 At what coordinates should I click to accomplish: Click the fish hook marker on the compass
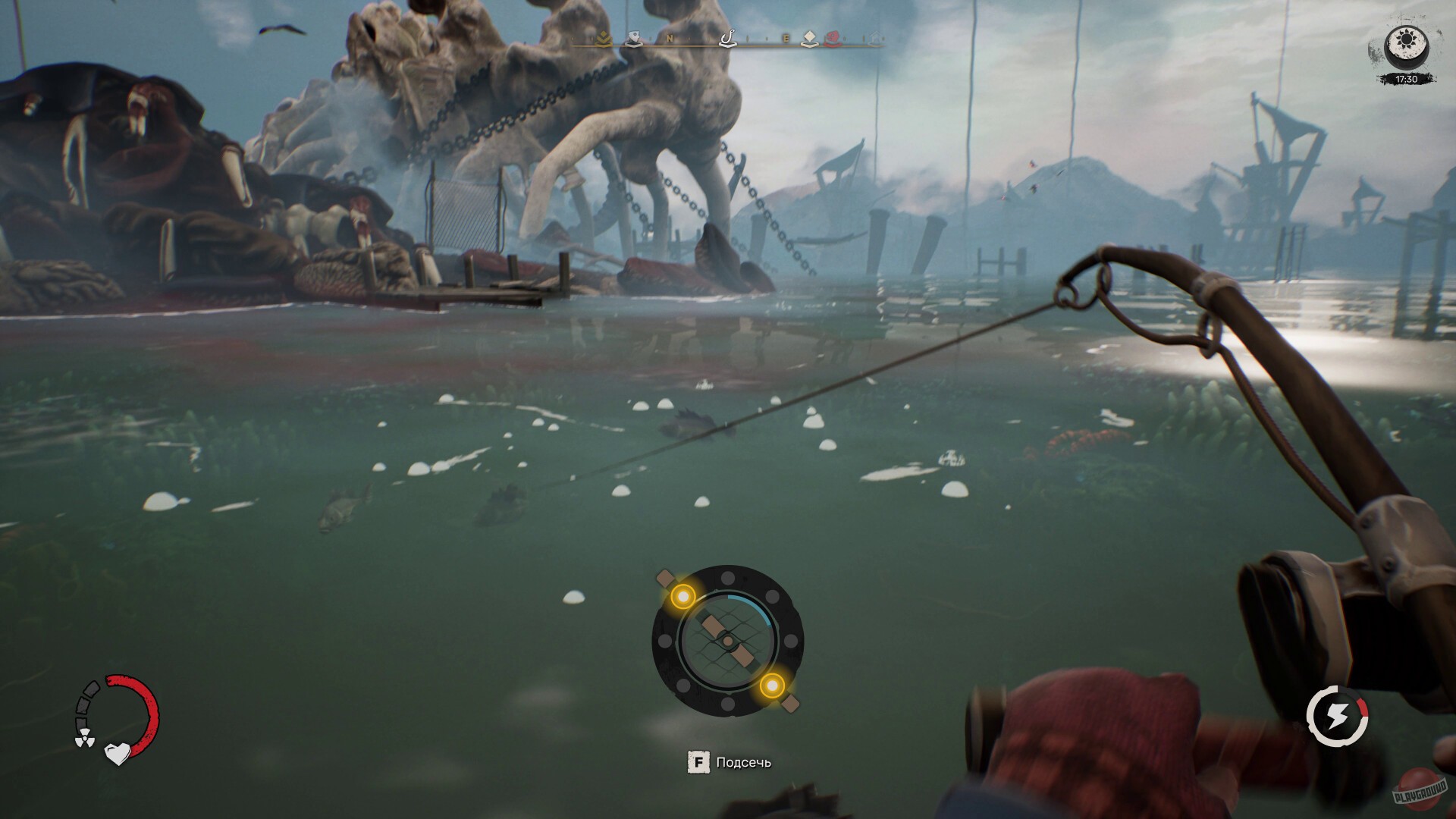coord(726,38)
